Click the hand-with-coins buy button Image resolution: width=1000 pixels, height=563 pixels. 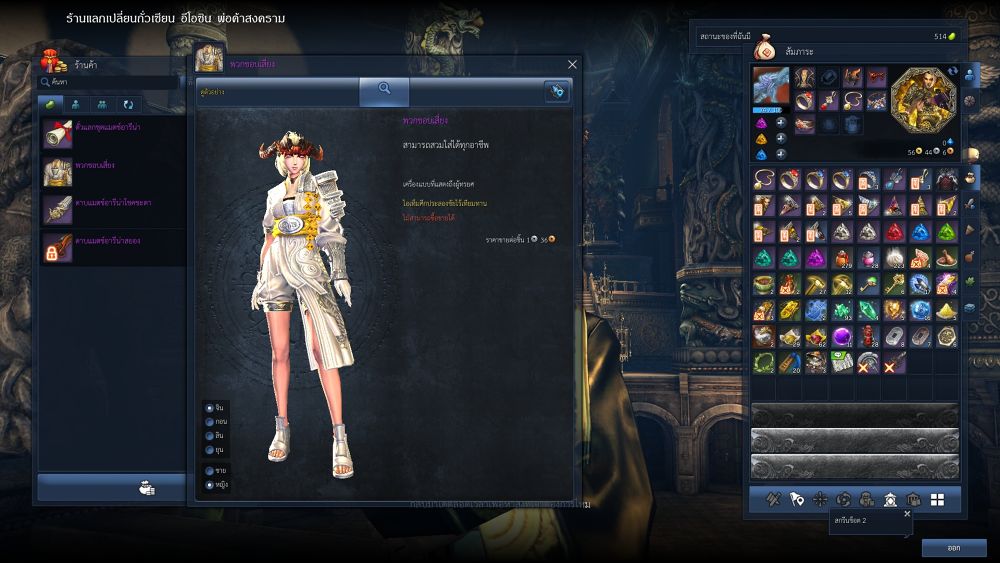tap(146, 488)
